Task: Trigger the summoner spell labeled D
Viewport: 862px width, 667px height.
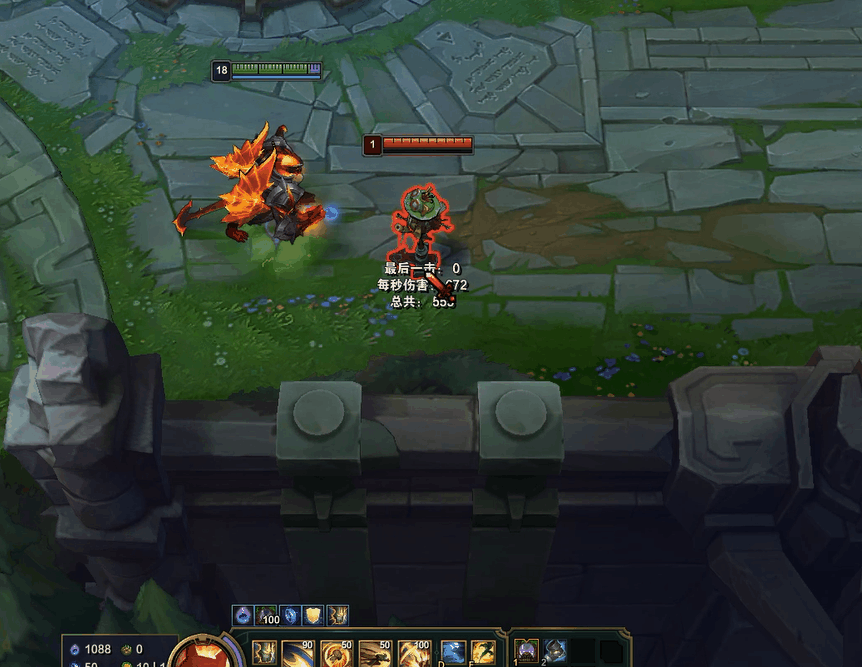Action: click(453, 653)
